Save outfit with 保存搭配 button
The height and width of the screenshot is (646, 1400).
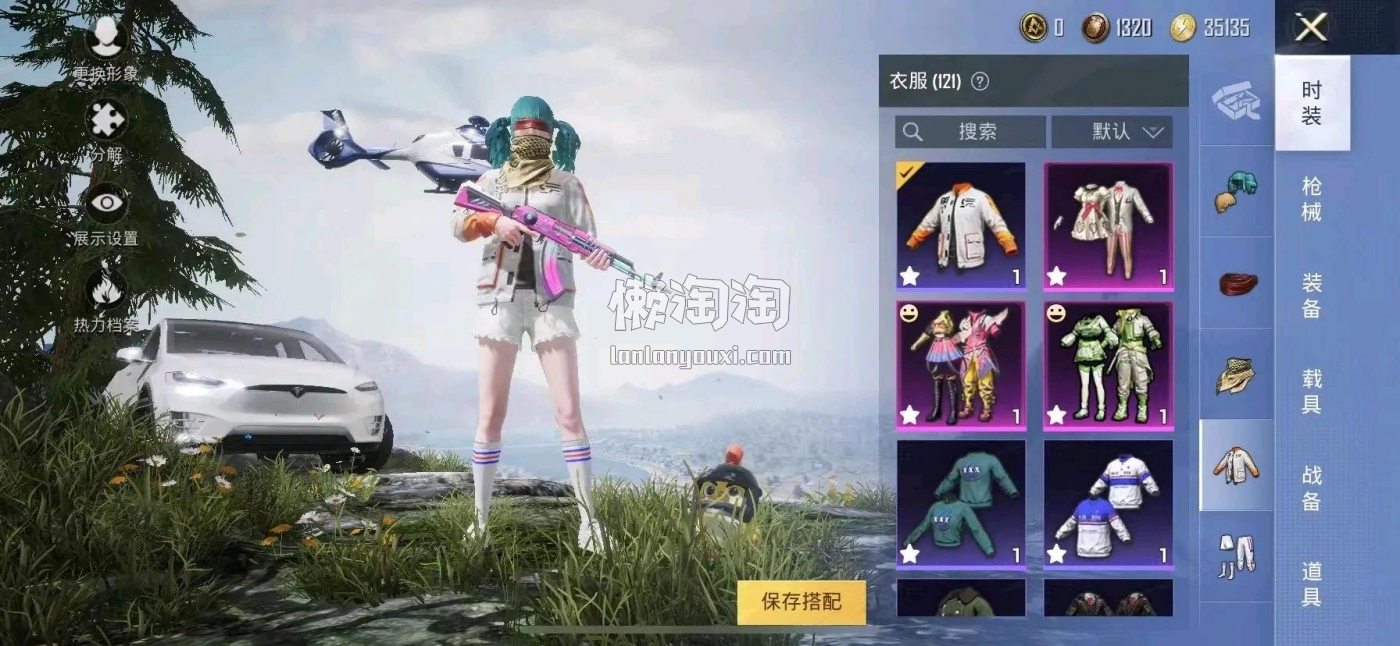coord(801,601)
